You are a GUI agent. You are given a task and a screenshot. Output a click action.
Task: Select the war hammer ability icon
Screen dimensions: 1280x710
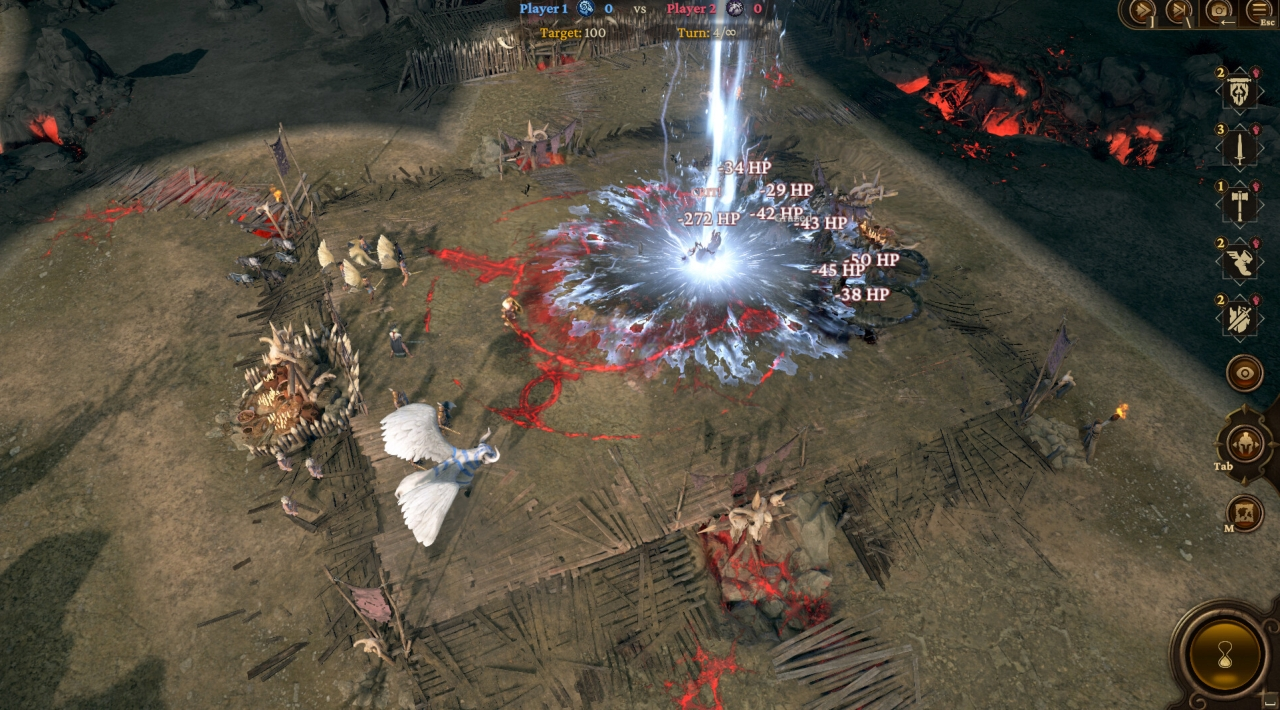pos(1240,205)
